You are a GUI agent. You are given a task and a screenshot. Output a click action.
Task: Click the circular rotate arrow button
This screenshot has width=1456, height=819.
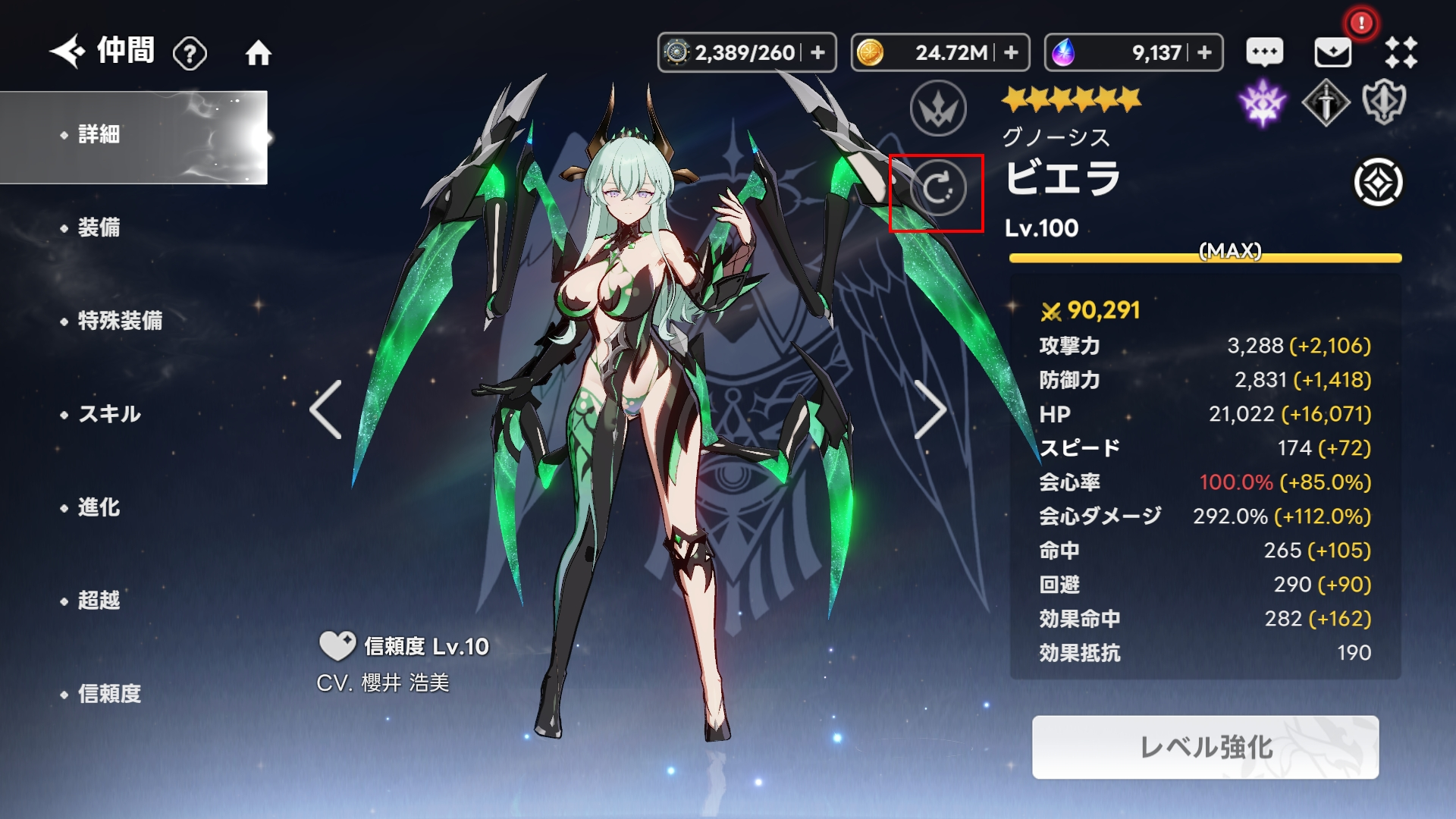(x=938, y=188)
